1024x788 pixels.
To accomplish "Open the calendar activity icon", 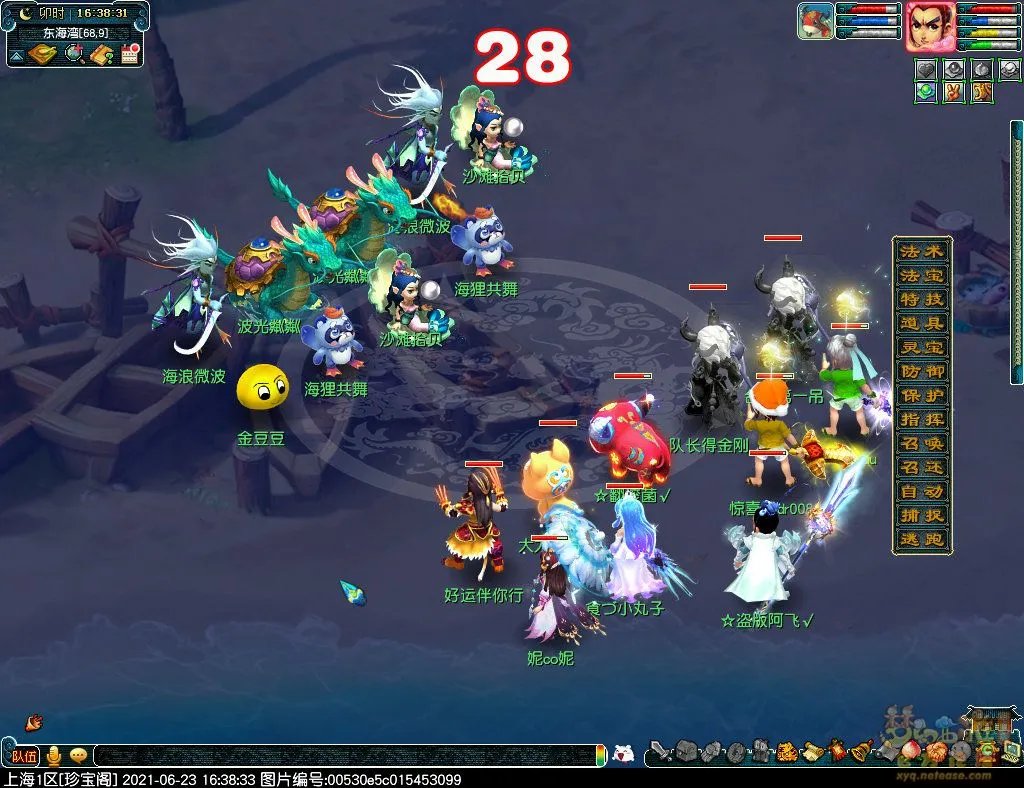I will point(129,54).
